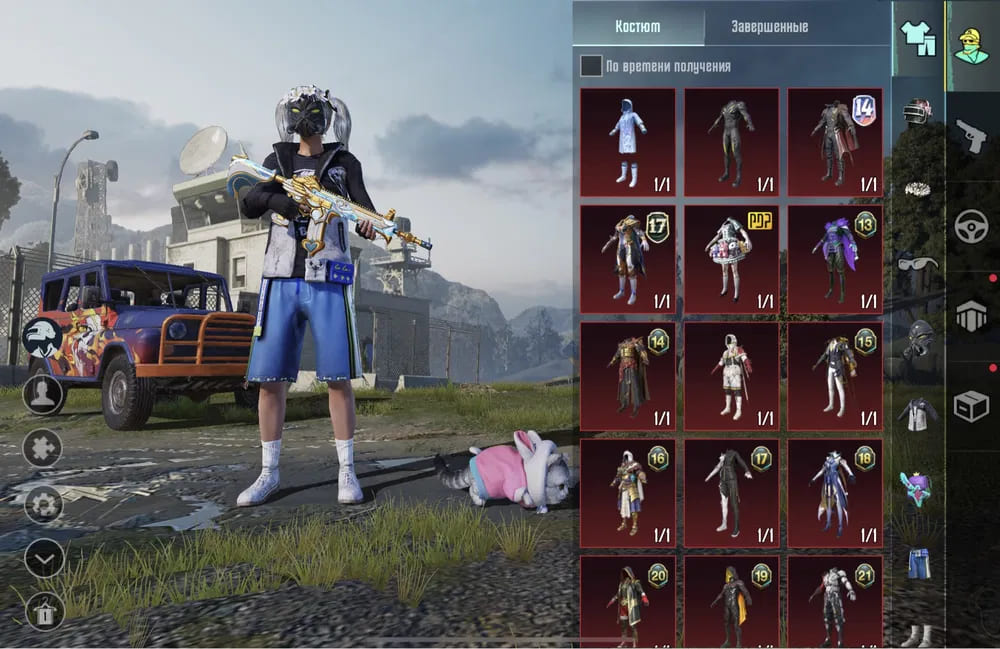This screenshot has height=649, width=1000.
Task: Open the weapon skins section with pistol icon
Action: point(971,137)
